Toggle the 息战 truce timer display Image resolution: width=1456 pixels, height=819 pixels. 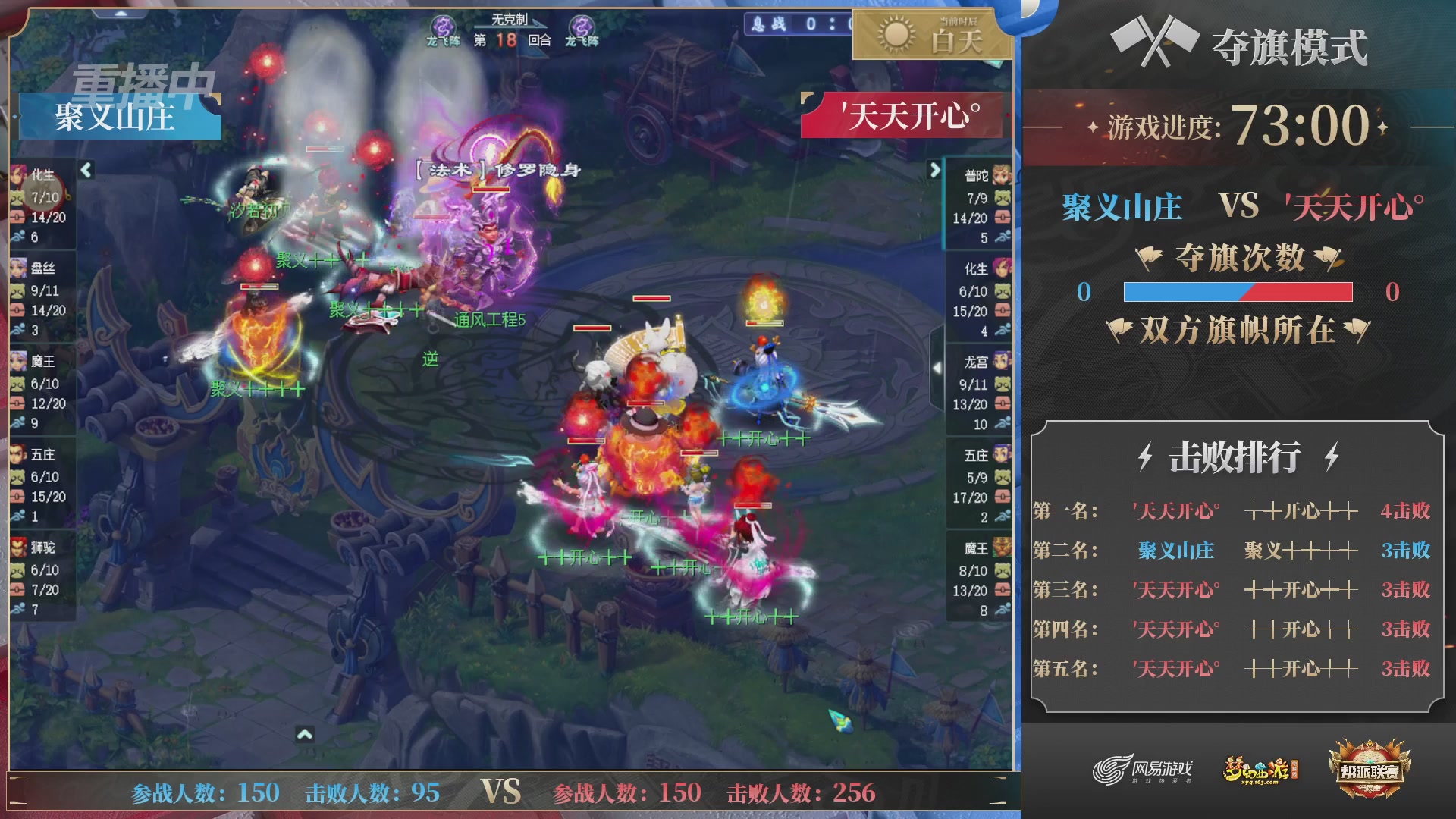point(792,23)
